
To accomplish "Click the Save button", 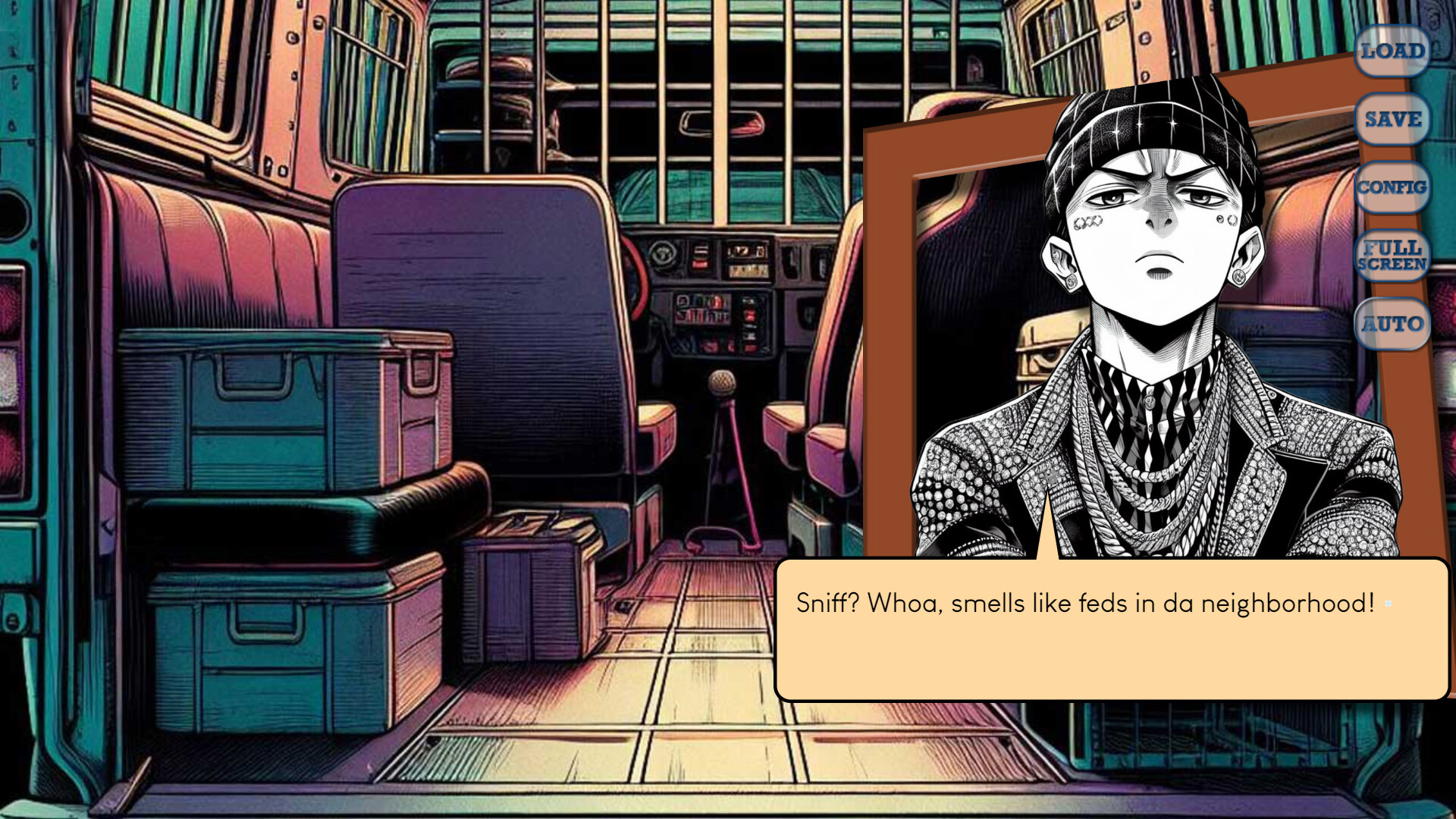I will tap(1392, 120).
